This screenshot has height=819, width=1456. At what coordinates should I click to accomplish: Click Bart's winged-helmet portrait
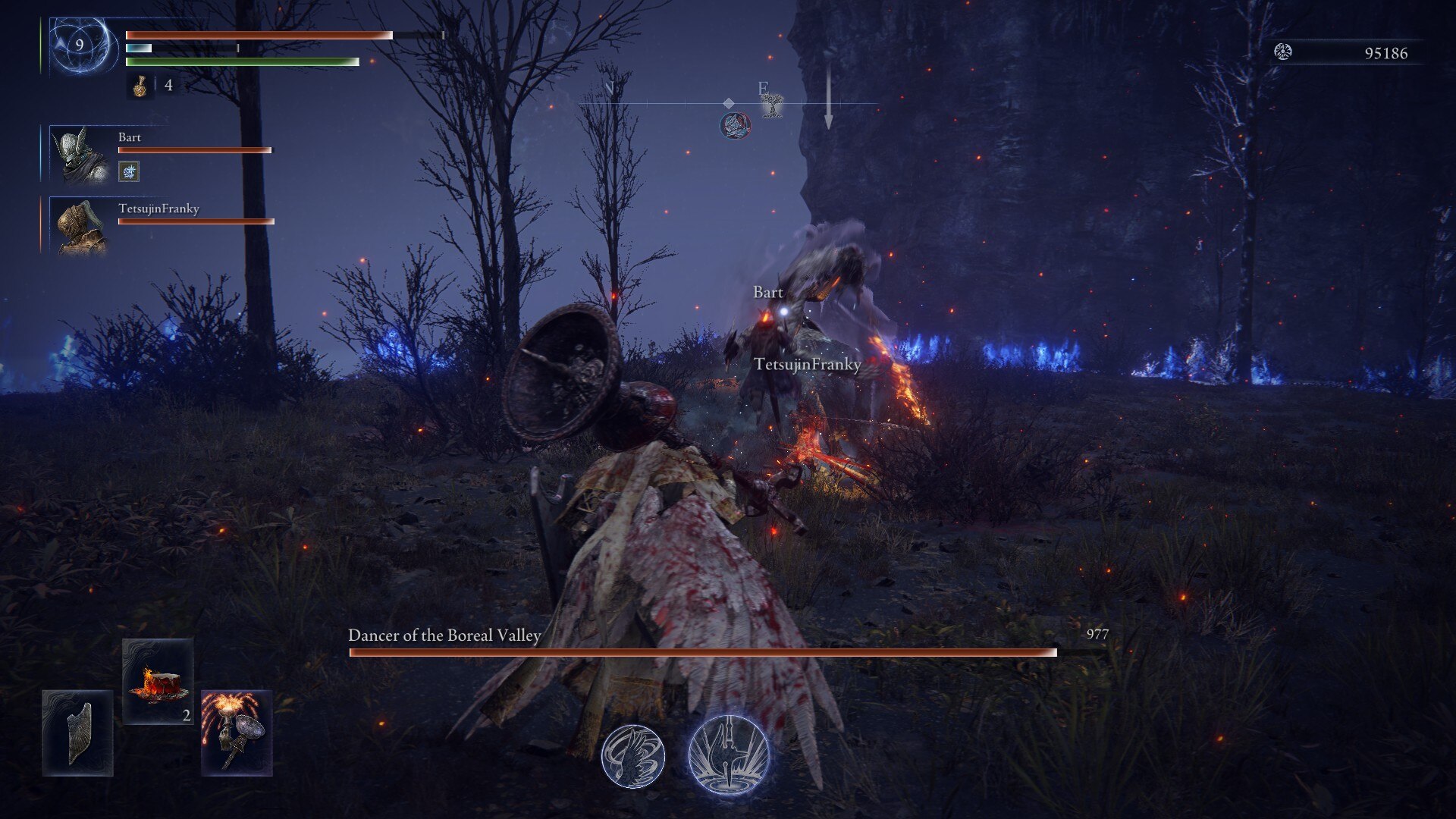80,155
